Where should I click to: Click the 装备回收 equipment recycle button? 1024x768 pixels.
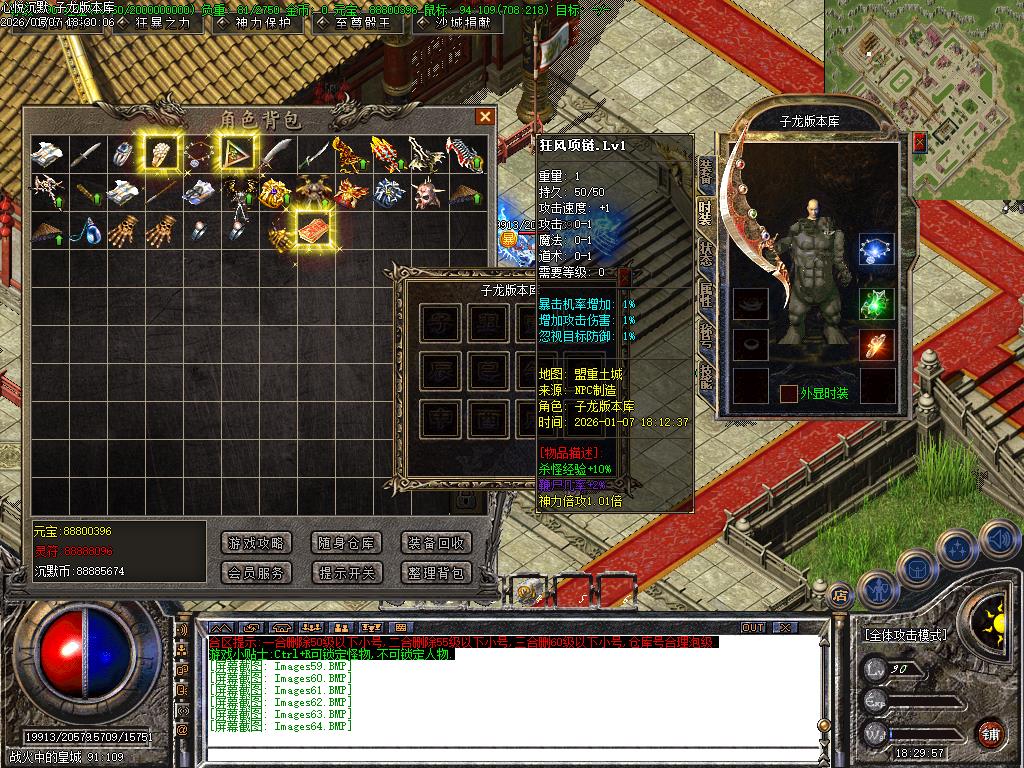(435, 543)
